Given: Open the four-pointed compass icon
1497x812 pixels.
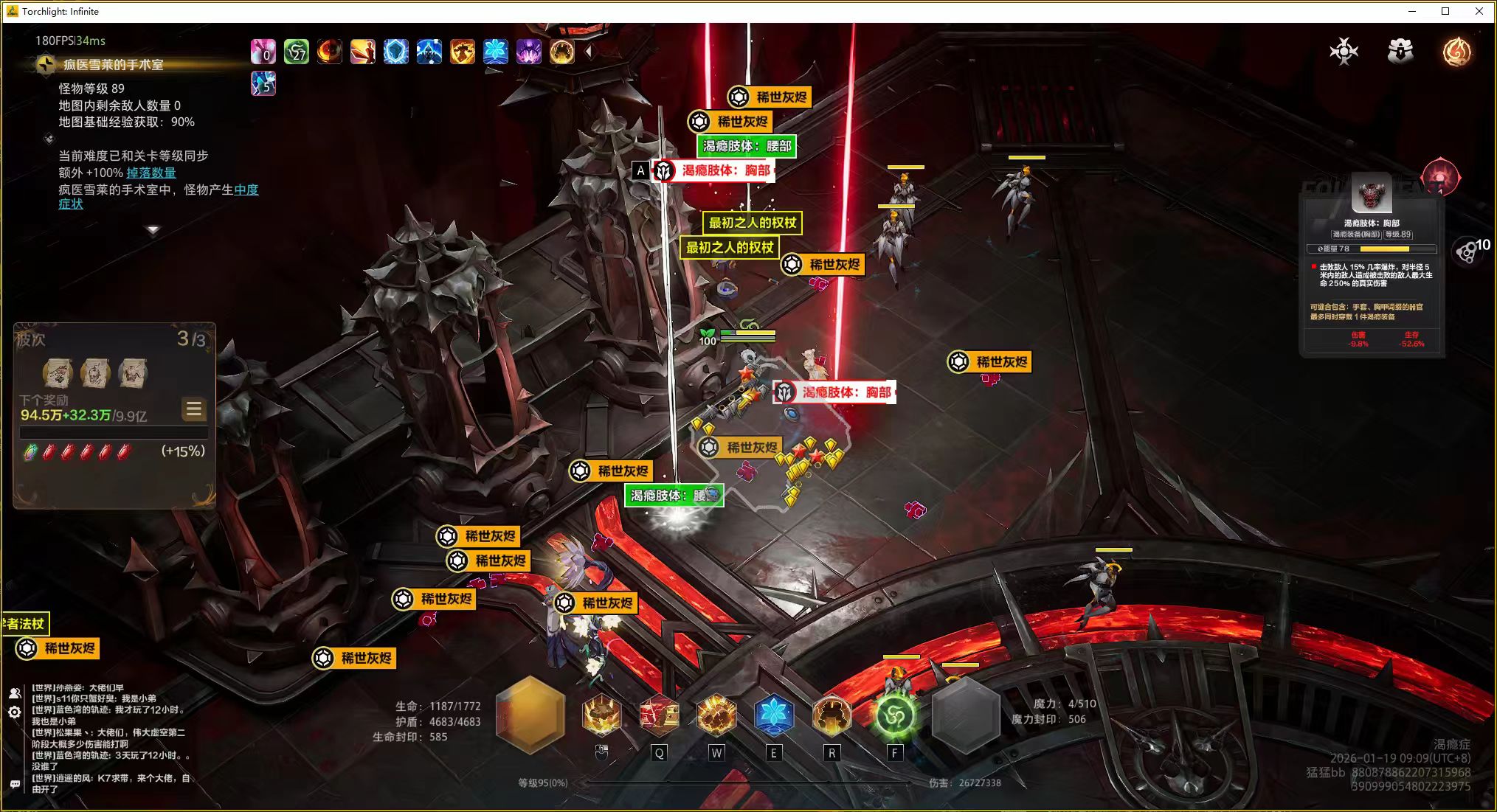Looking at the screenshot, I should click(x=1344, y=51).
